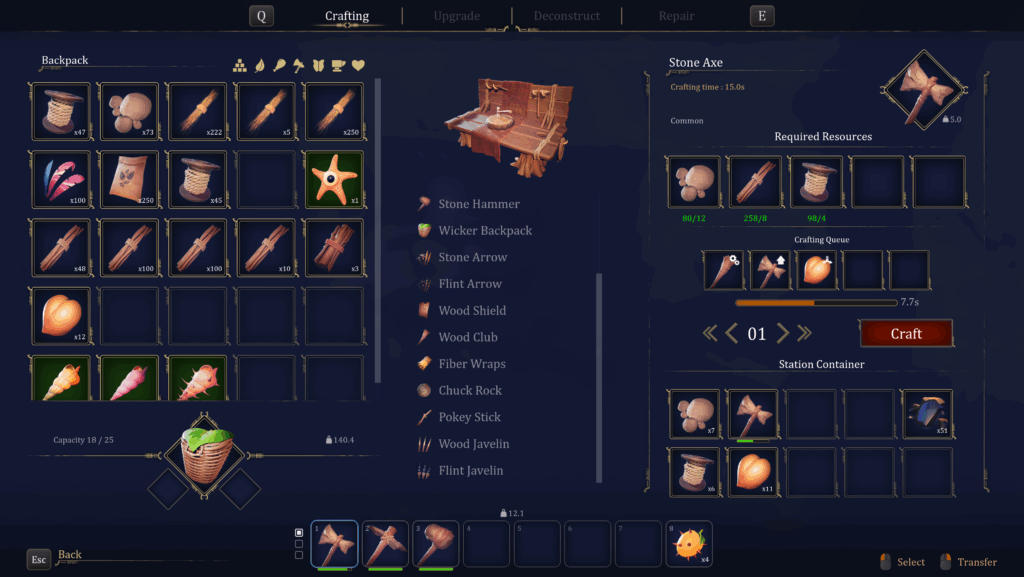Click the seed bag stack of 250
Screen dimensions: 1024x577
pos(129,180)
